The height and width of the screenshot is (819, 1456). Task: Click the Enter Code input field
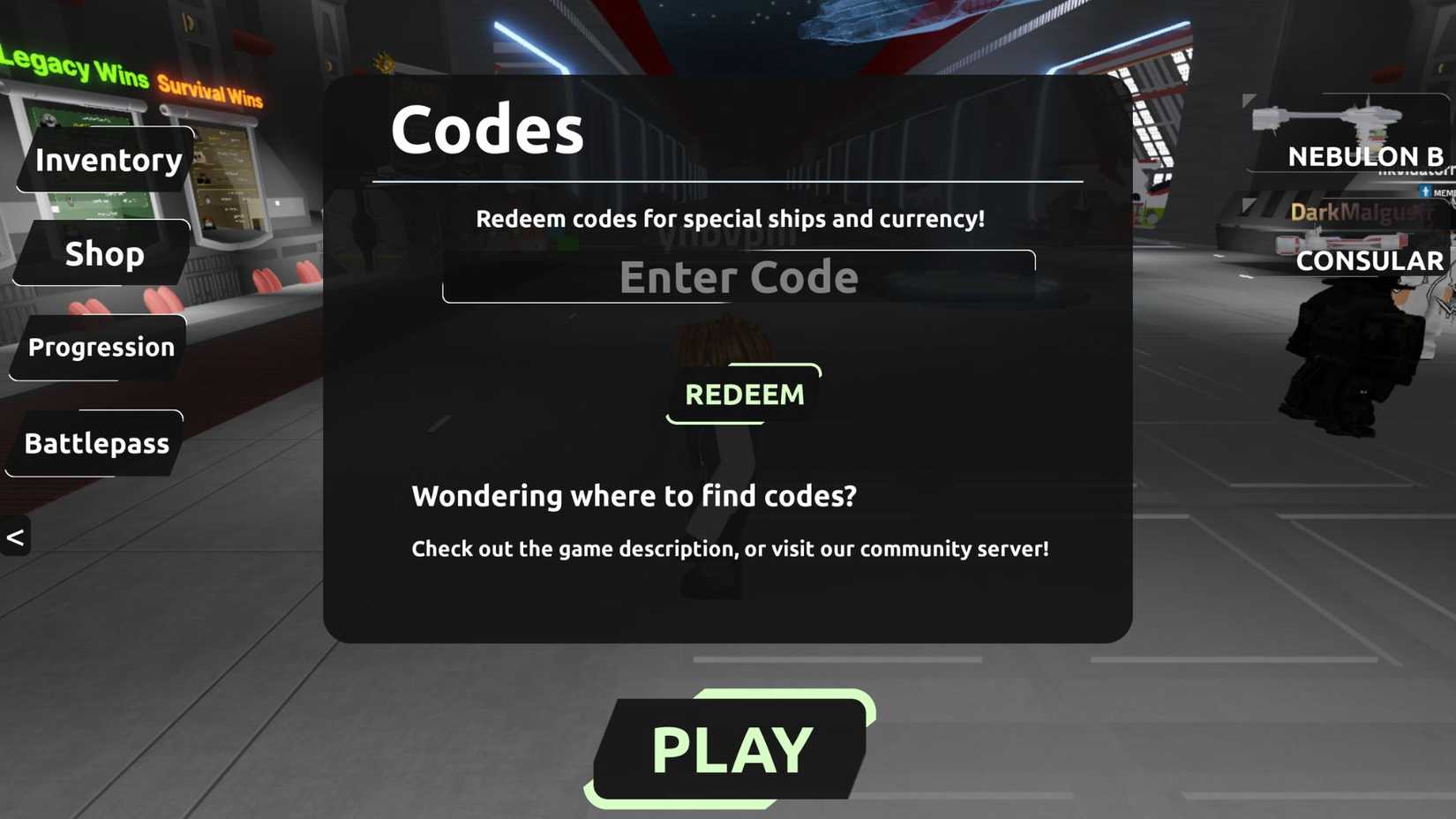click(739, 276)
